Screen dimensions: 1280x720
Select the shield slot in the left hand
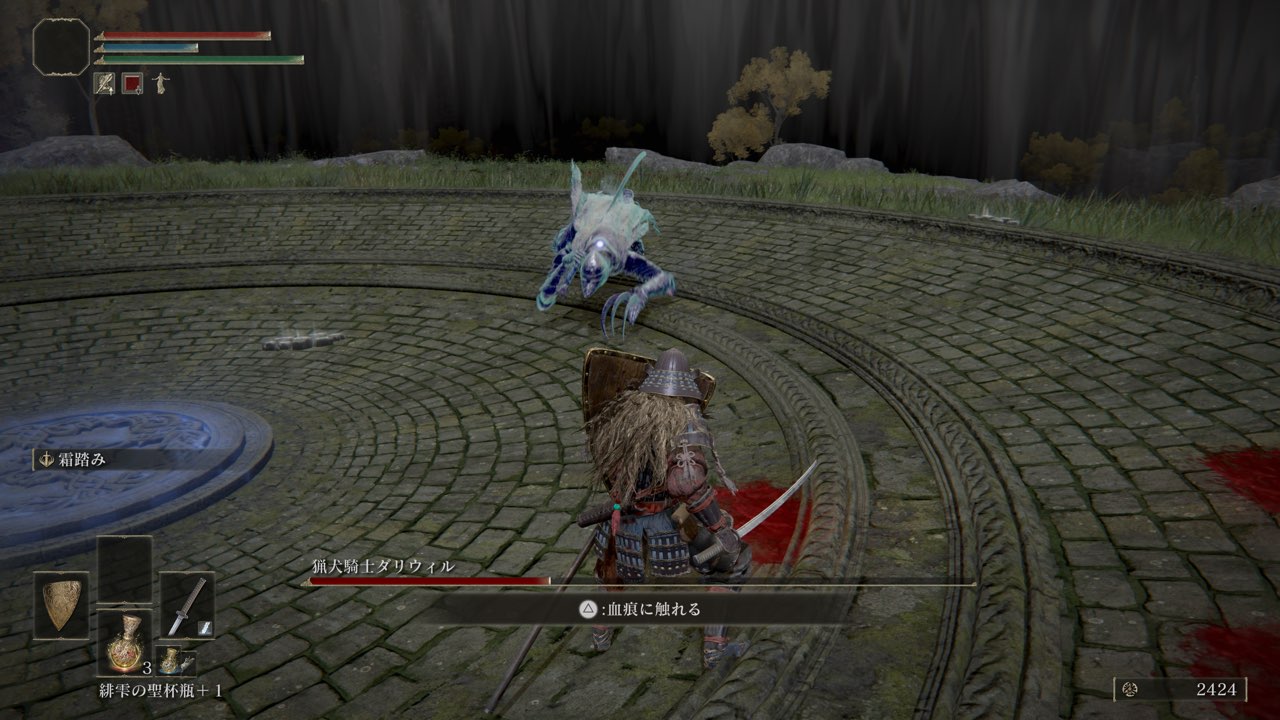tap(61, 605)
